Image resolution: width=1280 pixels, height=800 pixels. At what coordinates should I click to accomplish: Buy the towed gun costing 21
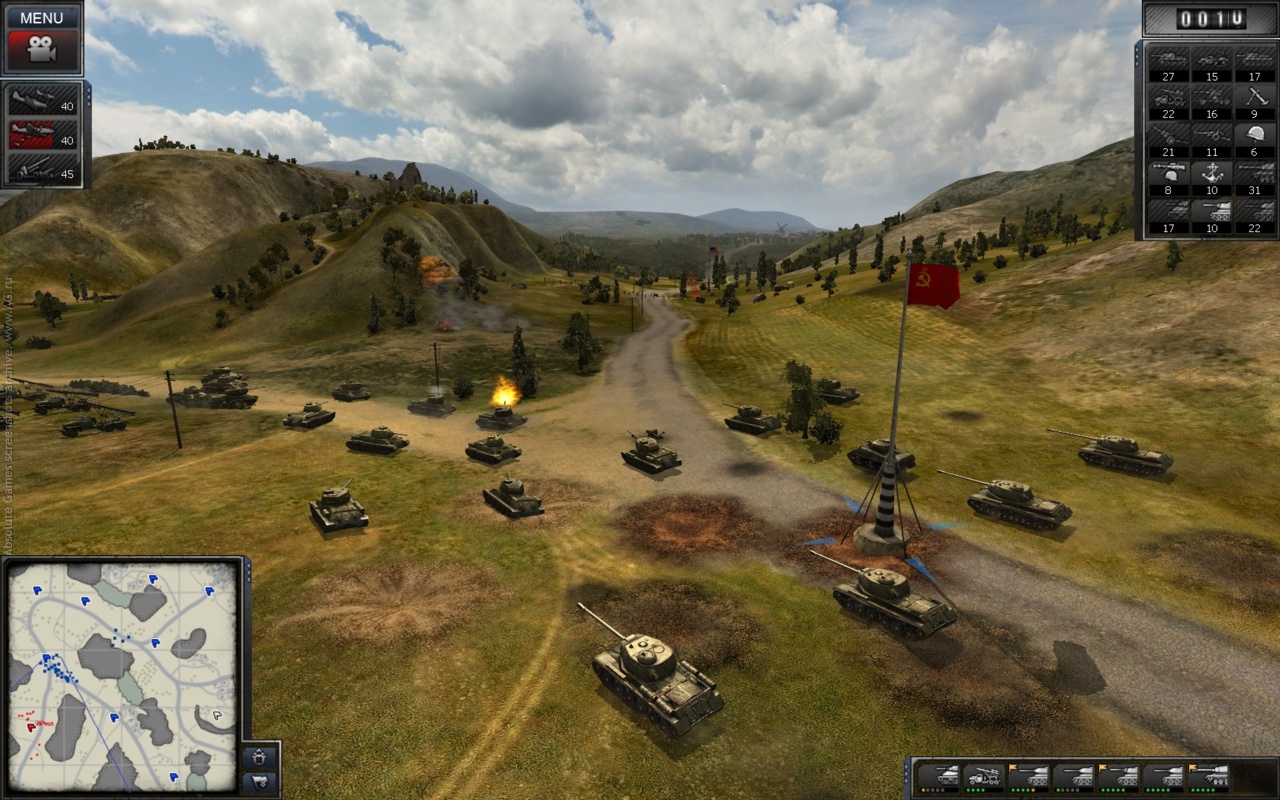tap(1168, 138)
